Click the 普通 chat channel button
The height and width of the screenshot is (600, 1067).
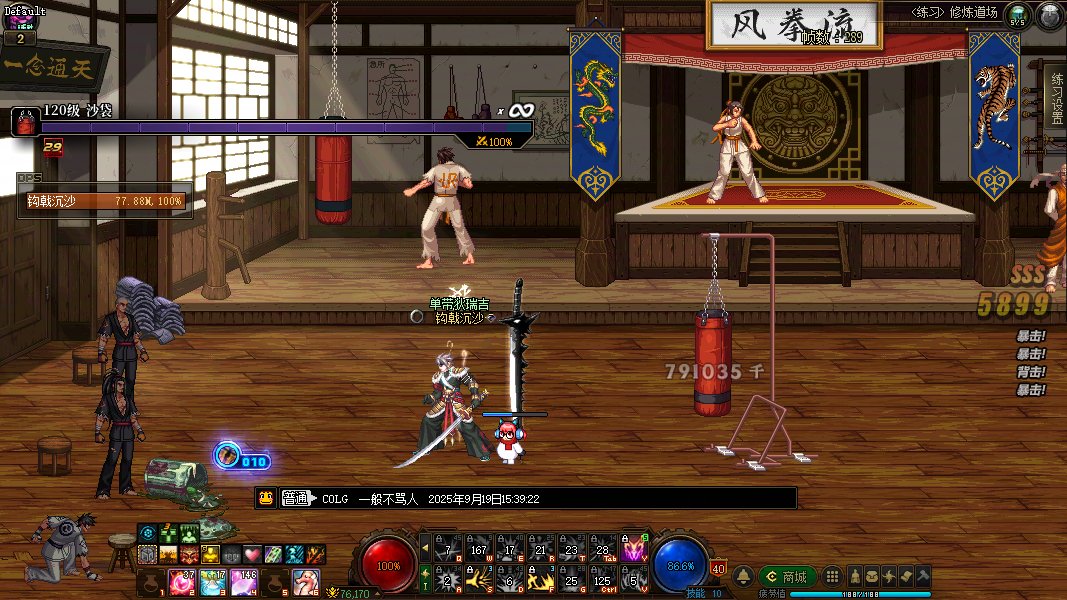pos(294,498)
